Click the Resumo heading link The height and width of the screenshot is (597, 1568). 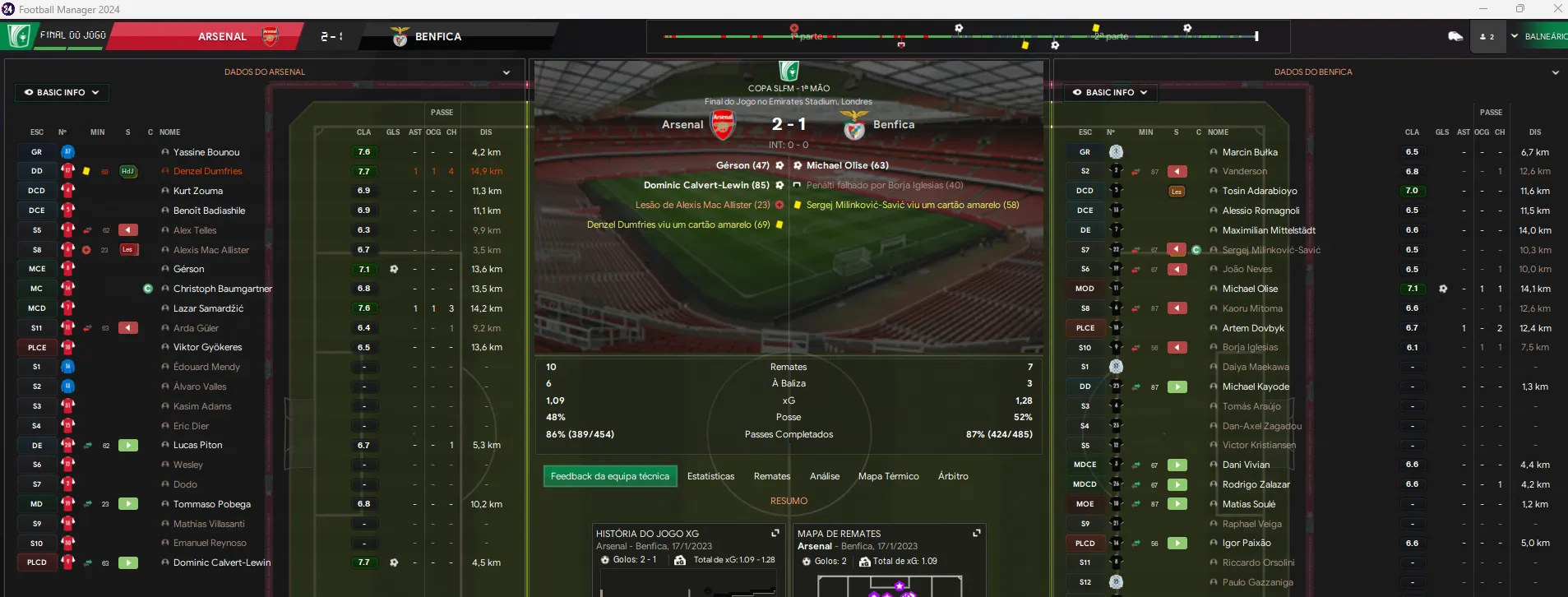click(x=789, y=501)
